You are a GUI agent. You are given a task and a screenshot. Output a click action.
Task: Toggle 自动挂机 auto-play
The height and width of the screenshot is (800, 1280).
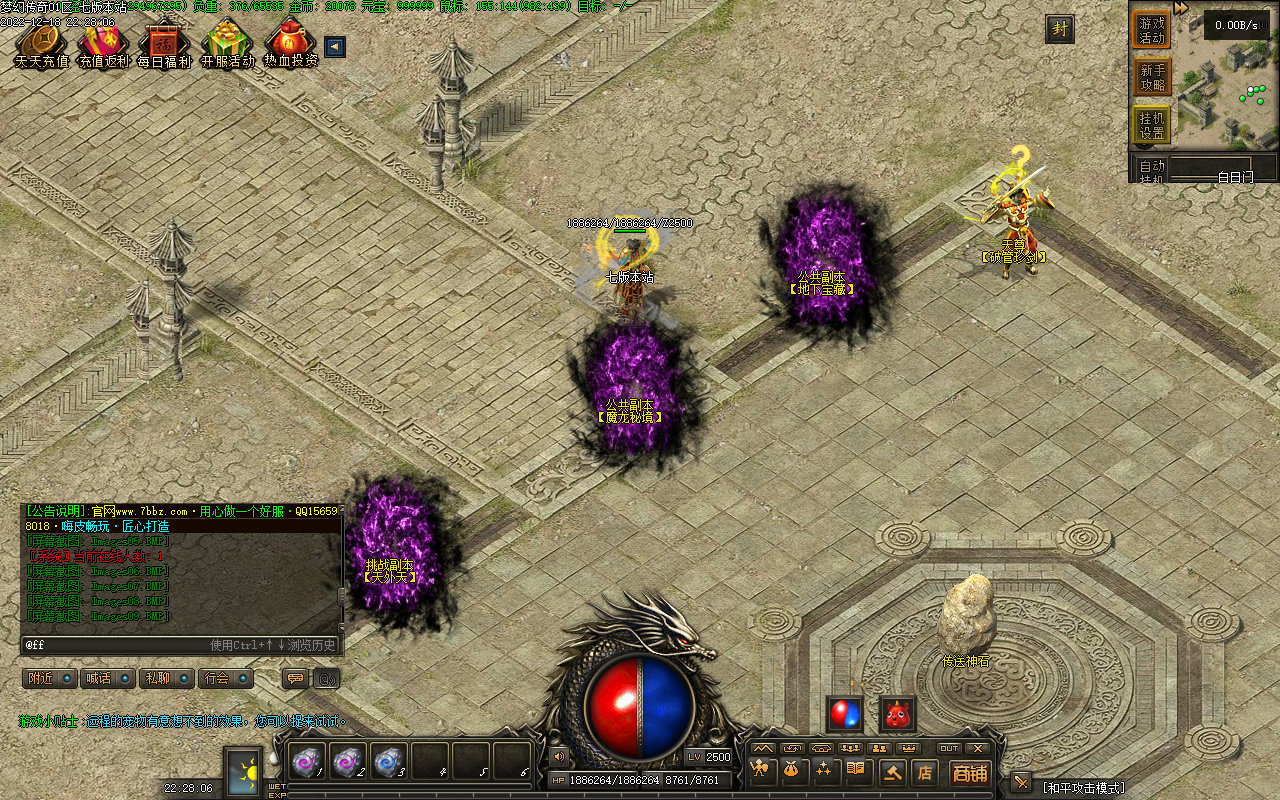(x=1152, y=168)
